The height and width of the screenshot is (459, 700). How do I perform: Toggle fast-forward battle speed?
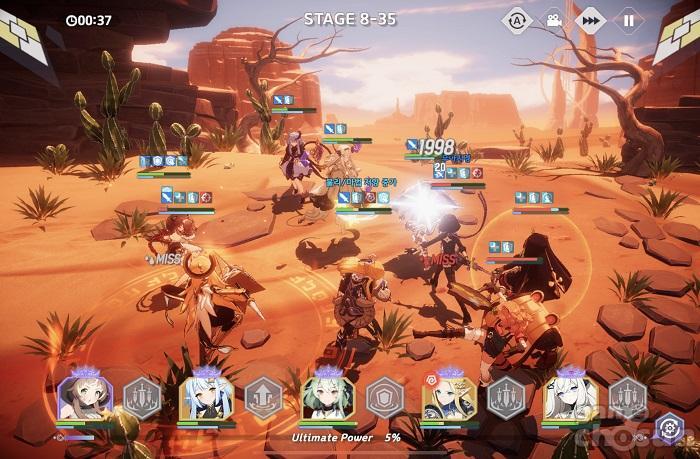(590, 19)
